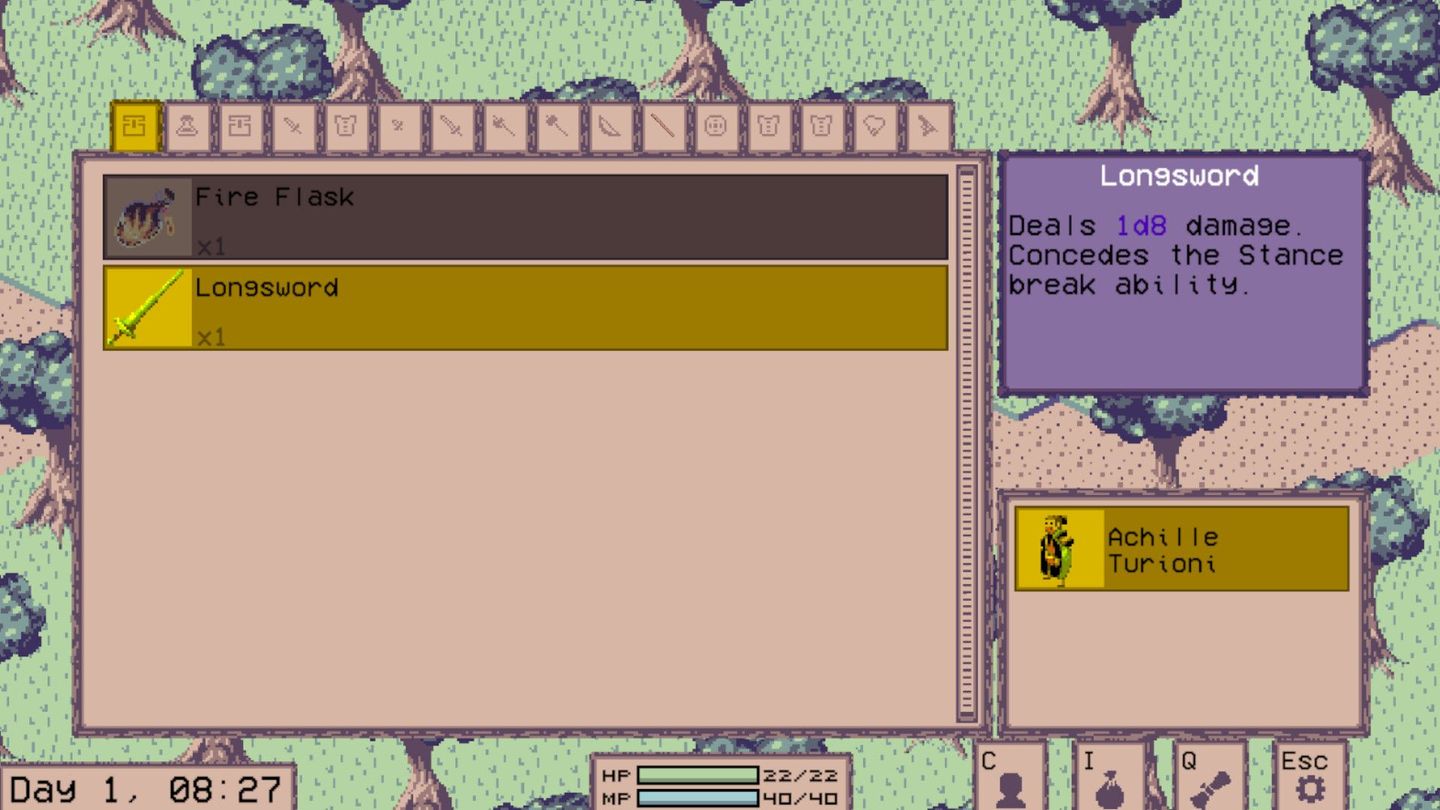Viewport: 1440px width, 810px height.
Task: Select the sword category filter icon
Action: point(451,127)
